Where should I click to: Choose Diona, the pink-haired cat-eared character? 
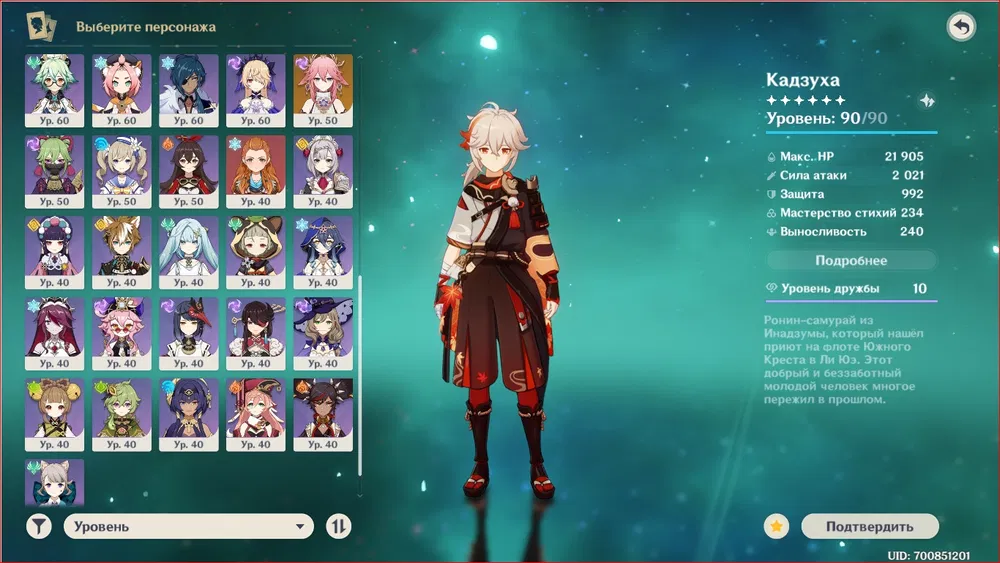point(121,89)
